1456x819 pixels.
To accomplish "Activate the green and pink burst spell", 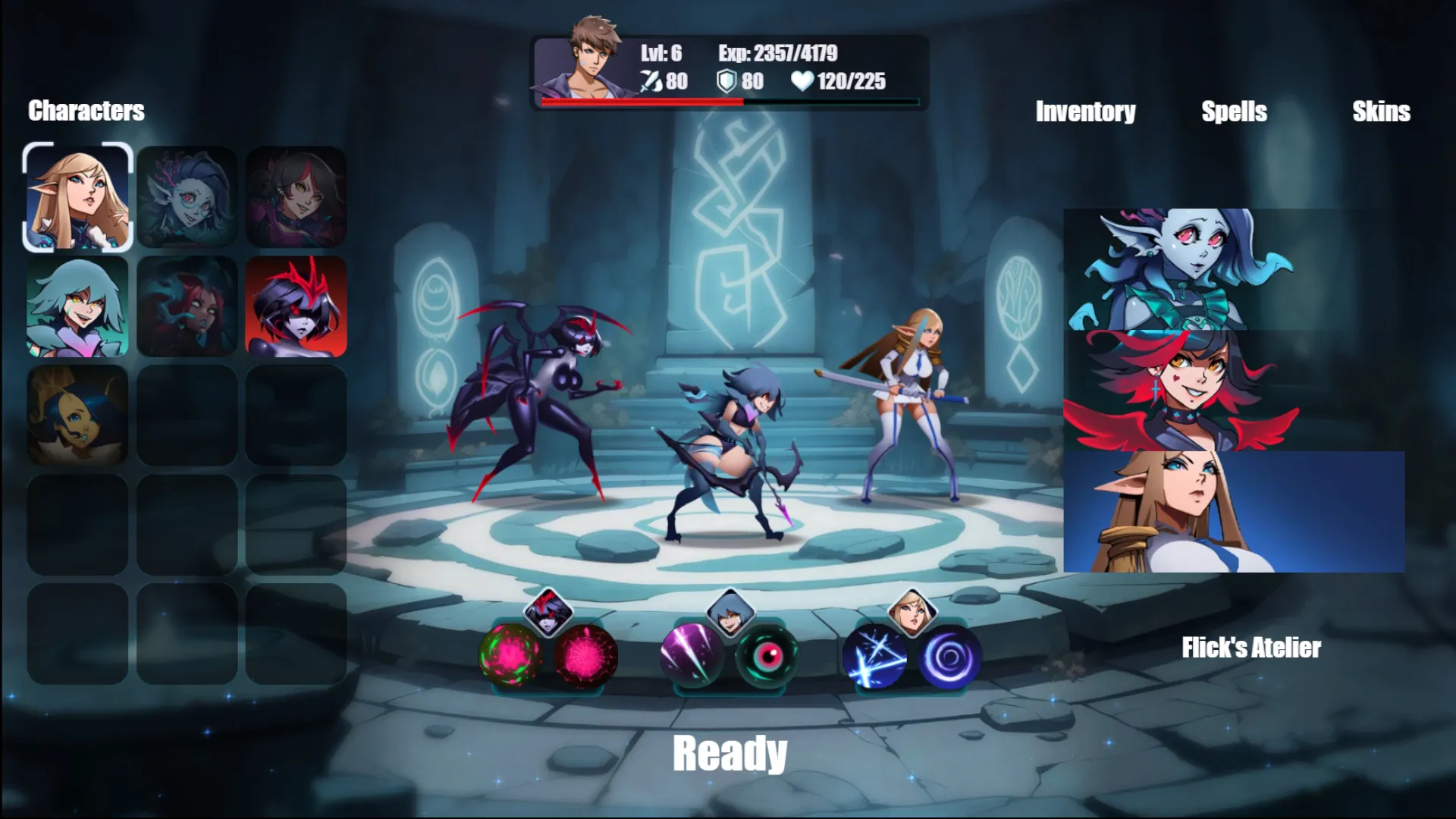I will click(510, 654).
